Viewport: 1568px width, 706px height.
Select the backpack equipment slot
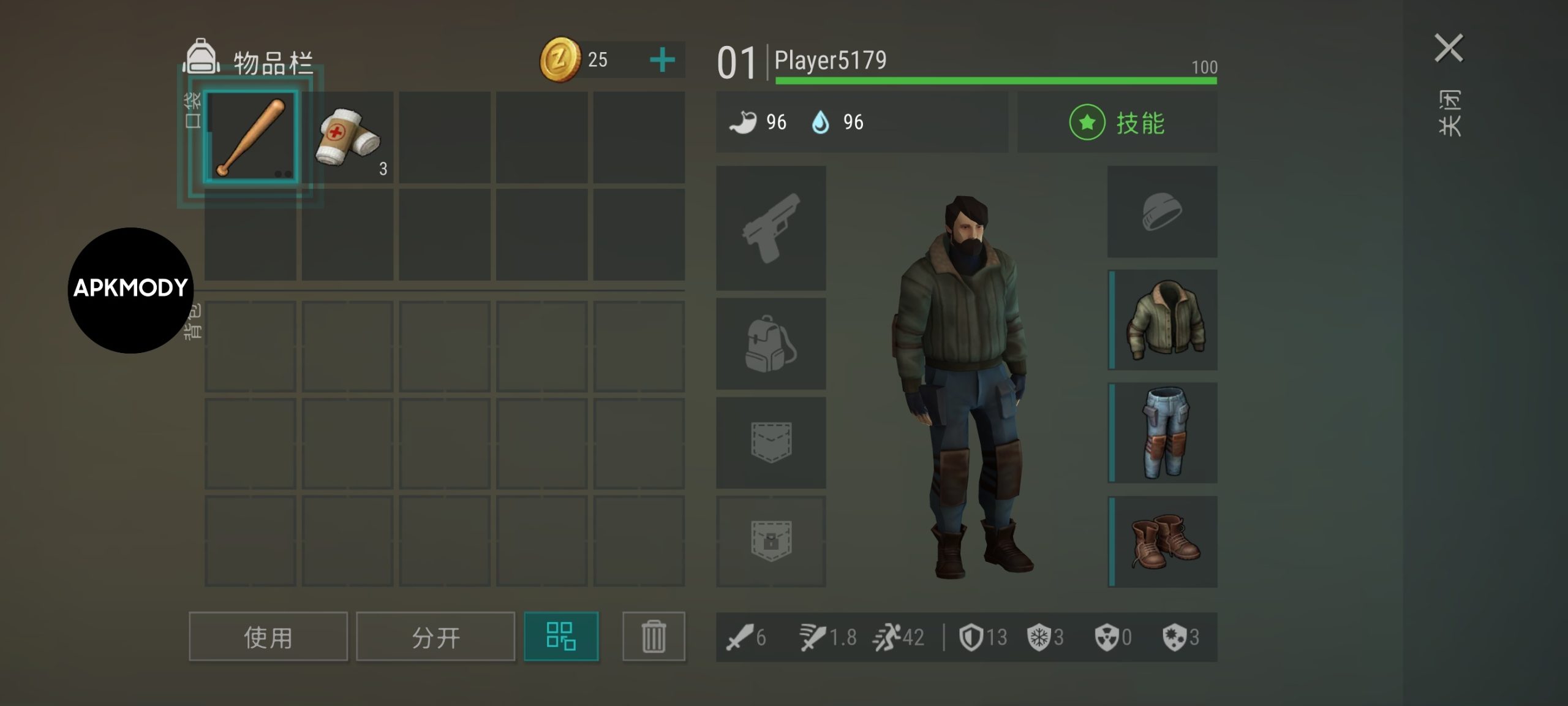click(x=771, y=344)
